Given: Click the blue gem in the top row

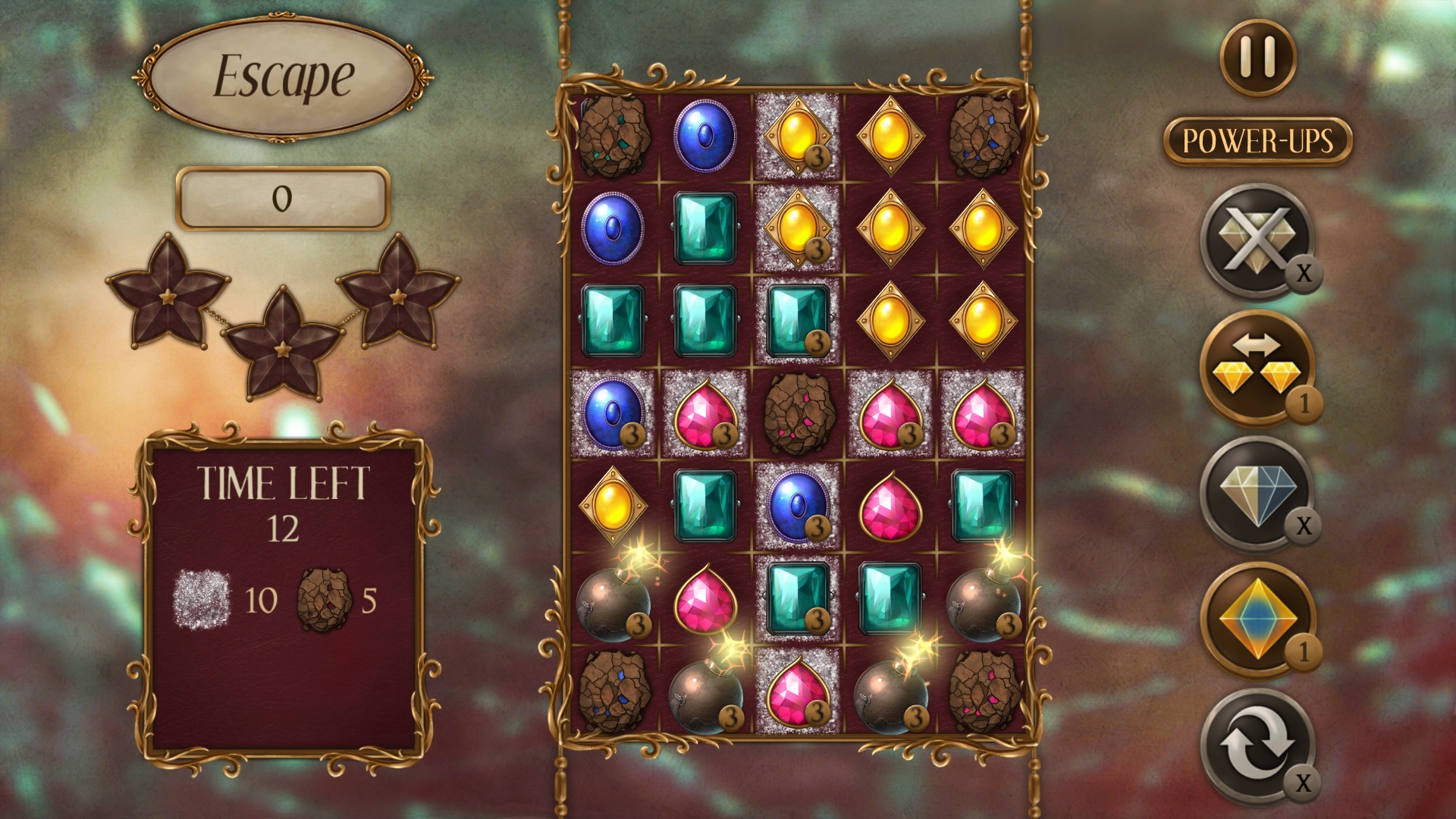Looking at the screenshot, I should click(705, 136).
